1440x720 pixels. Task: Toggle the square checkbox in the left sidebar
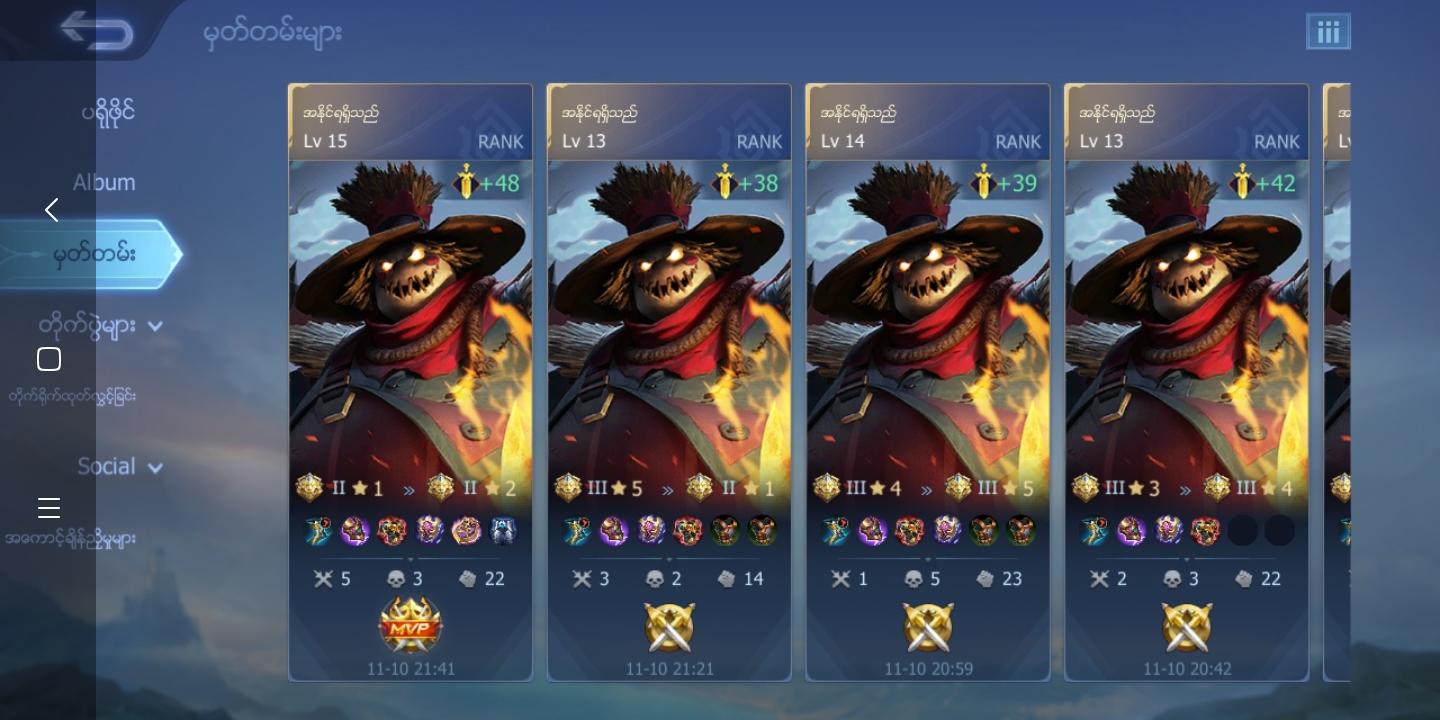point(48,358)
